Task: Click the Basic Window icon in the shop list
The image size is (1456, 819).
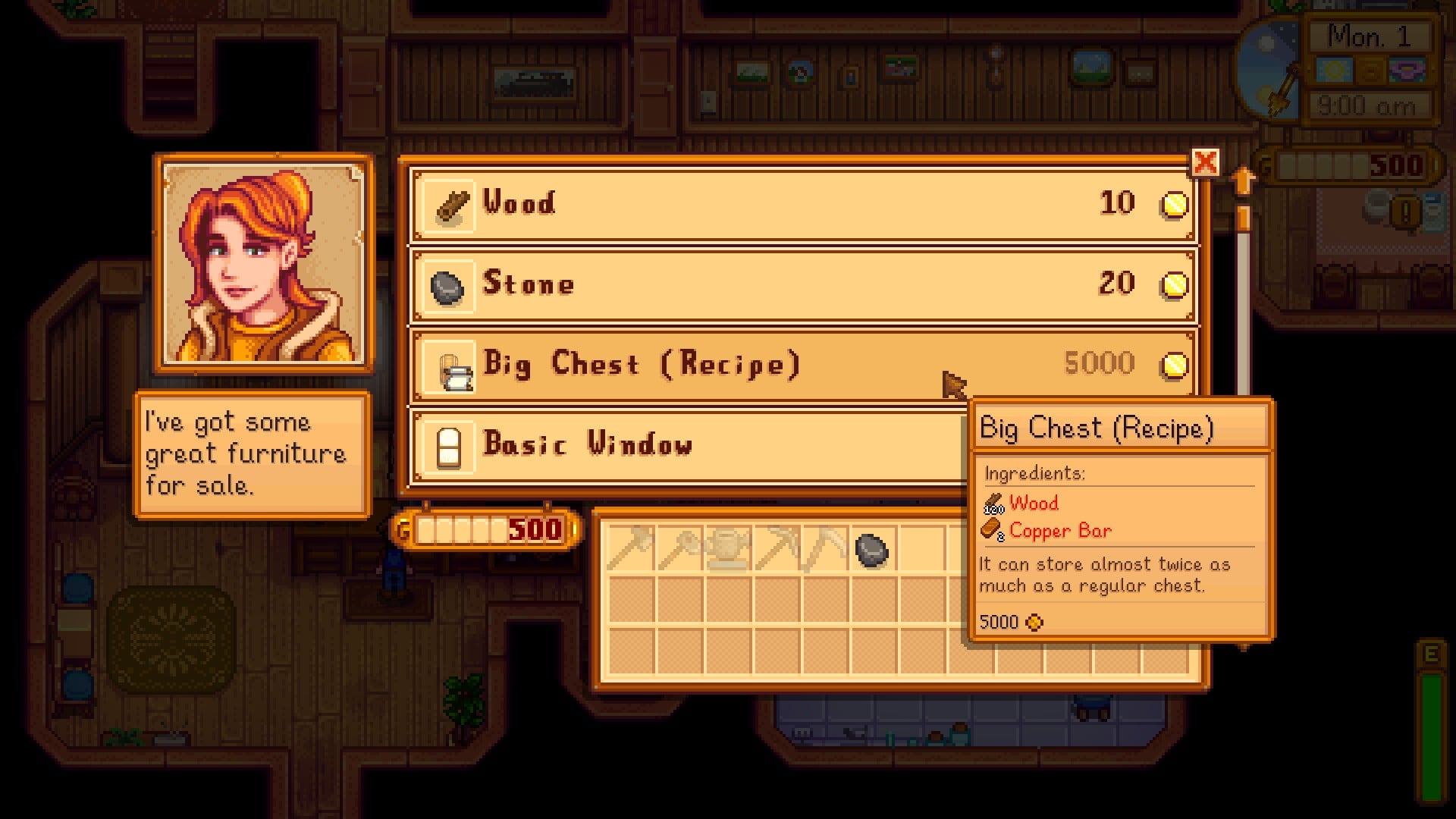Action: point(447,446)
